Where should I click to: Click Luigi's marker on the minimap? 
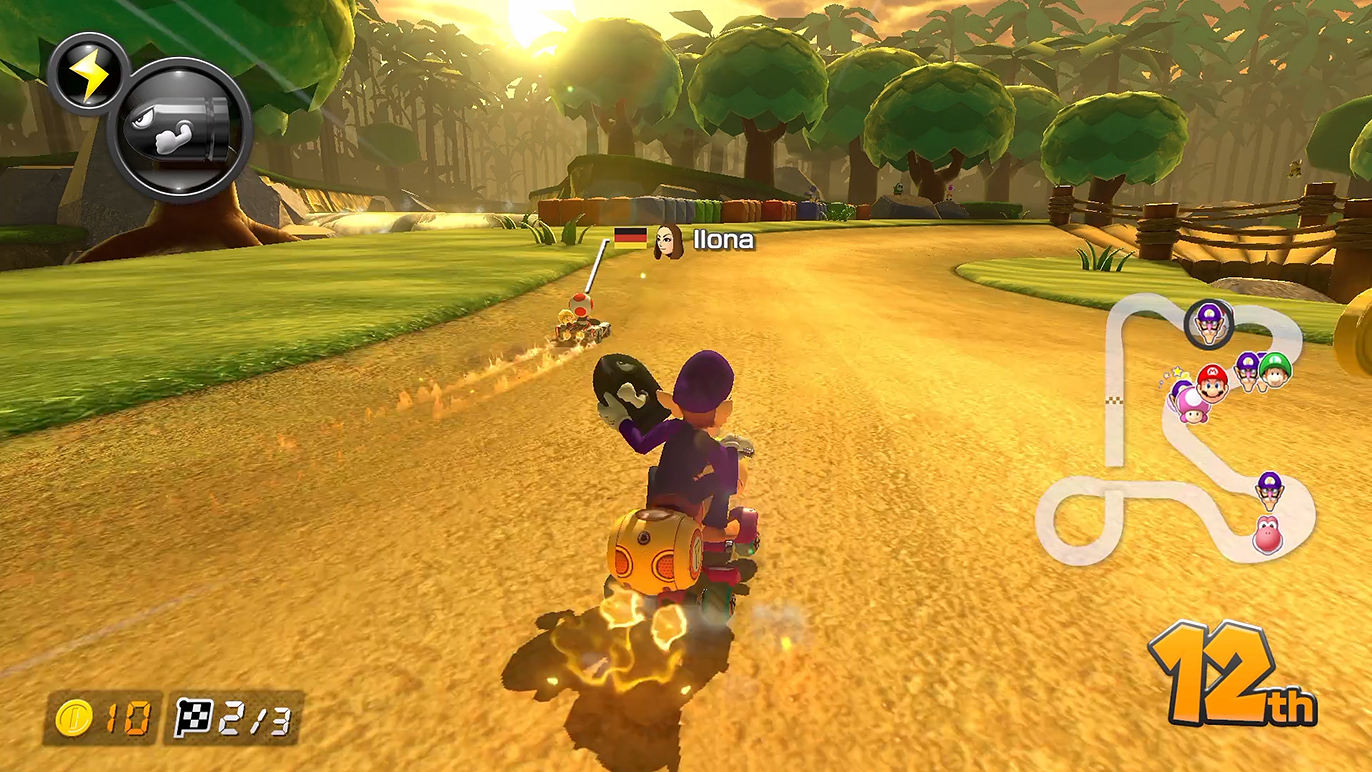[x=1275, y=369]
